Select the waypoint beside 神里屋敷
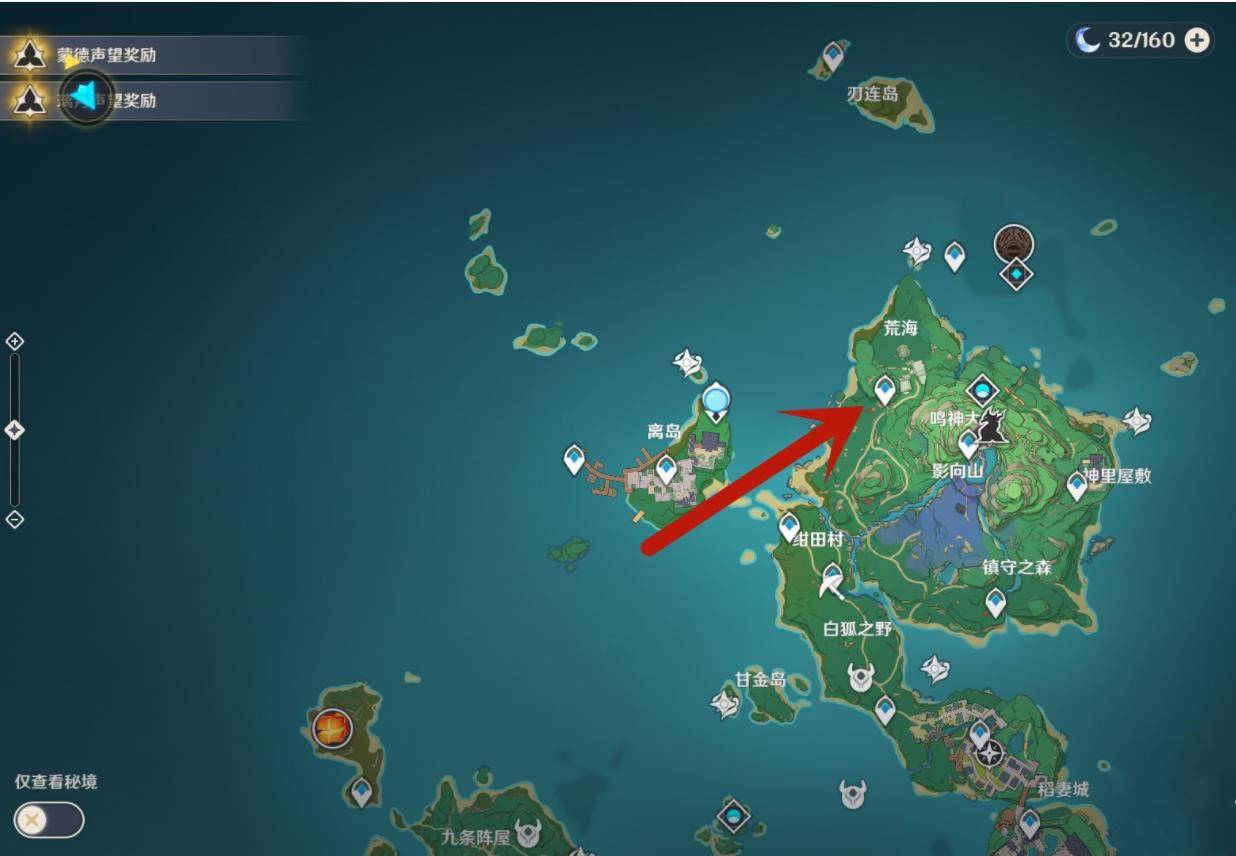 click(x=1077, y=486)
